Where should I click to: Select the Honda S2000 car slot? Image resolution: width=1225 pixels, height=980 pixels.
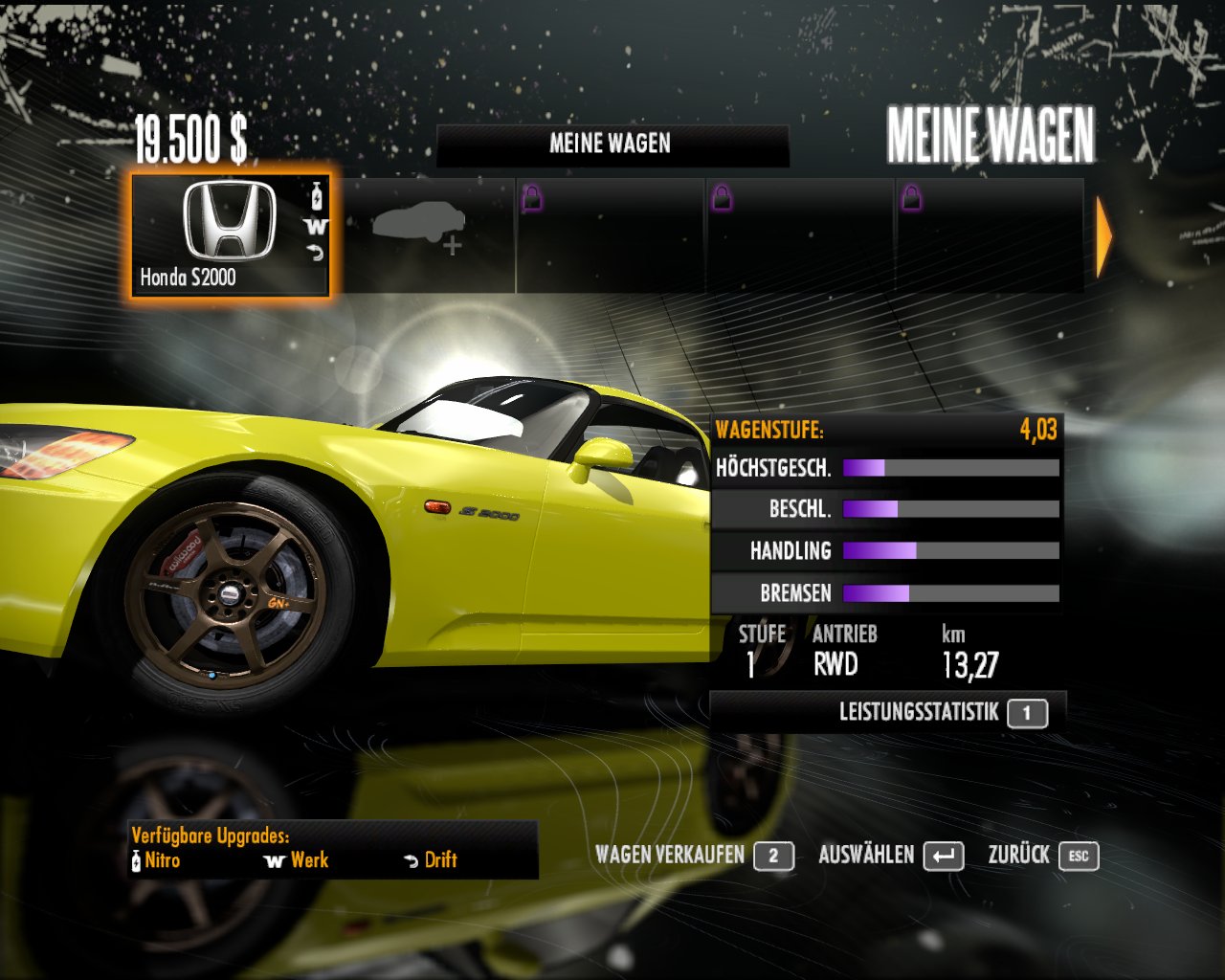230,234
